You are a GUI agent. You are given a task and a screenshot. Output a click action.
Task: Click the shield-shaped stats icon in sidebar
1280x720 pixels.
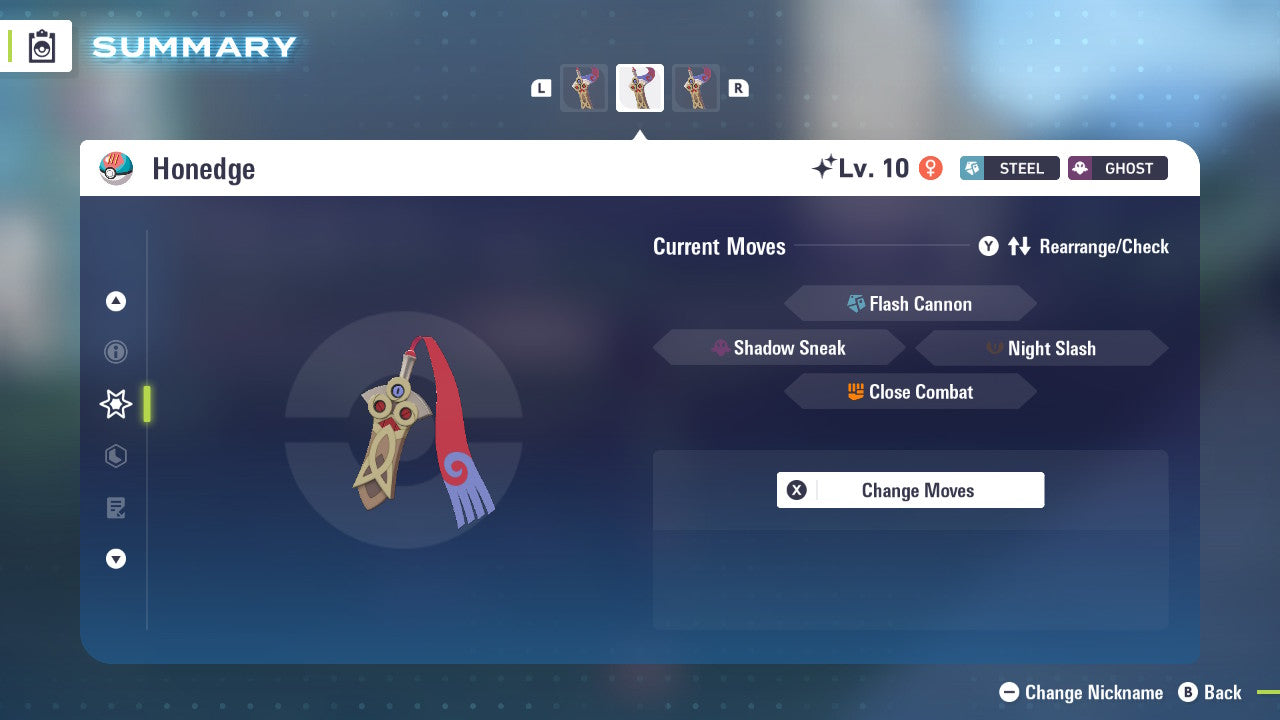click(x=116, y=456)
